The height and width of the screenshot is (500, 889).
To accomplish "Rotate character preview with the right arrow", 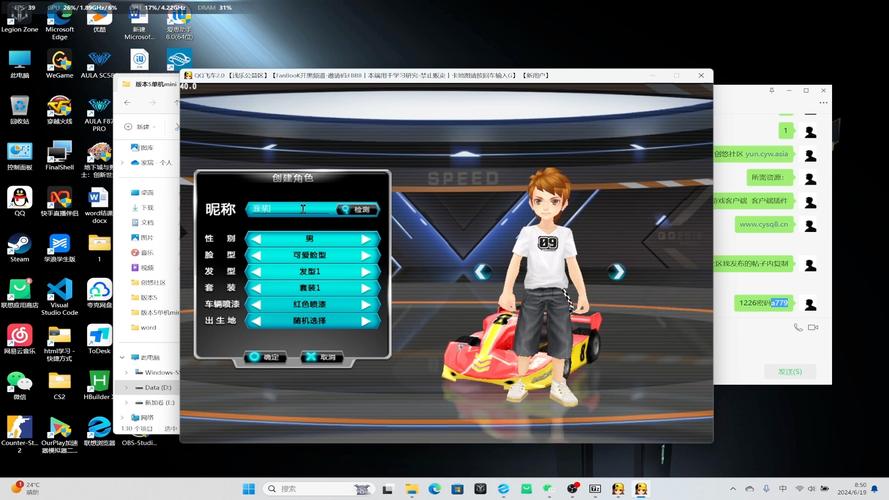I will (617, 272).
